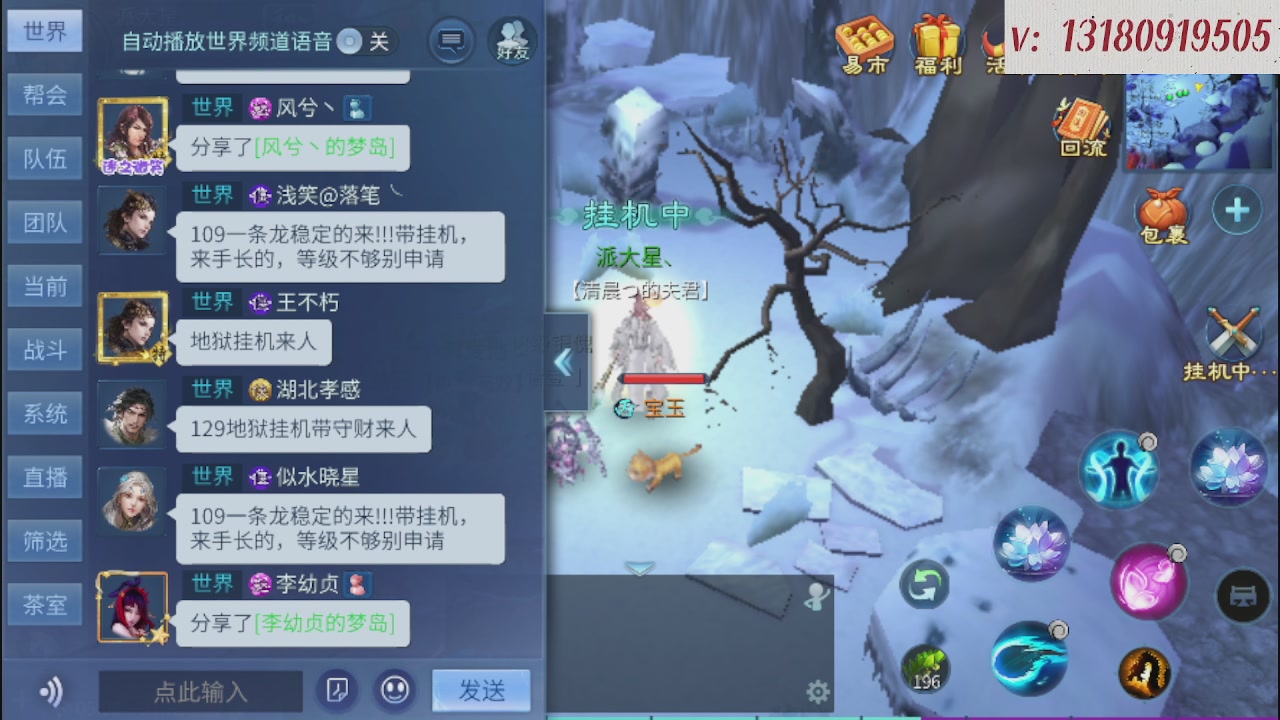Toggle the player marker icon on minimap
This screenshot has width=1280, height=720.
[x=818, y=596]
